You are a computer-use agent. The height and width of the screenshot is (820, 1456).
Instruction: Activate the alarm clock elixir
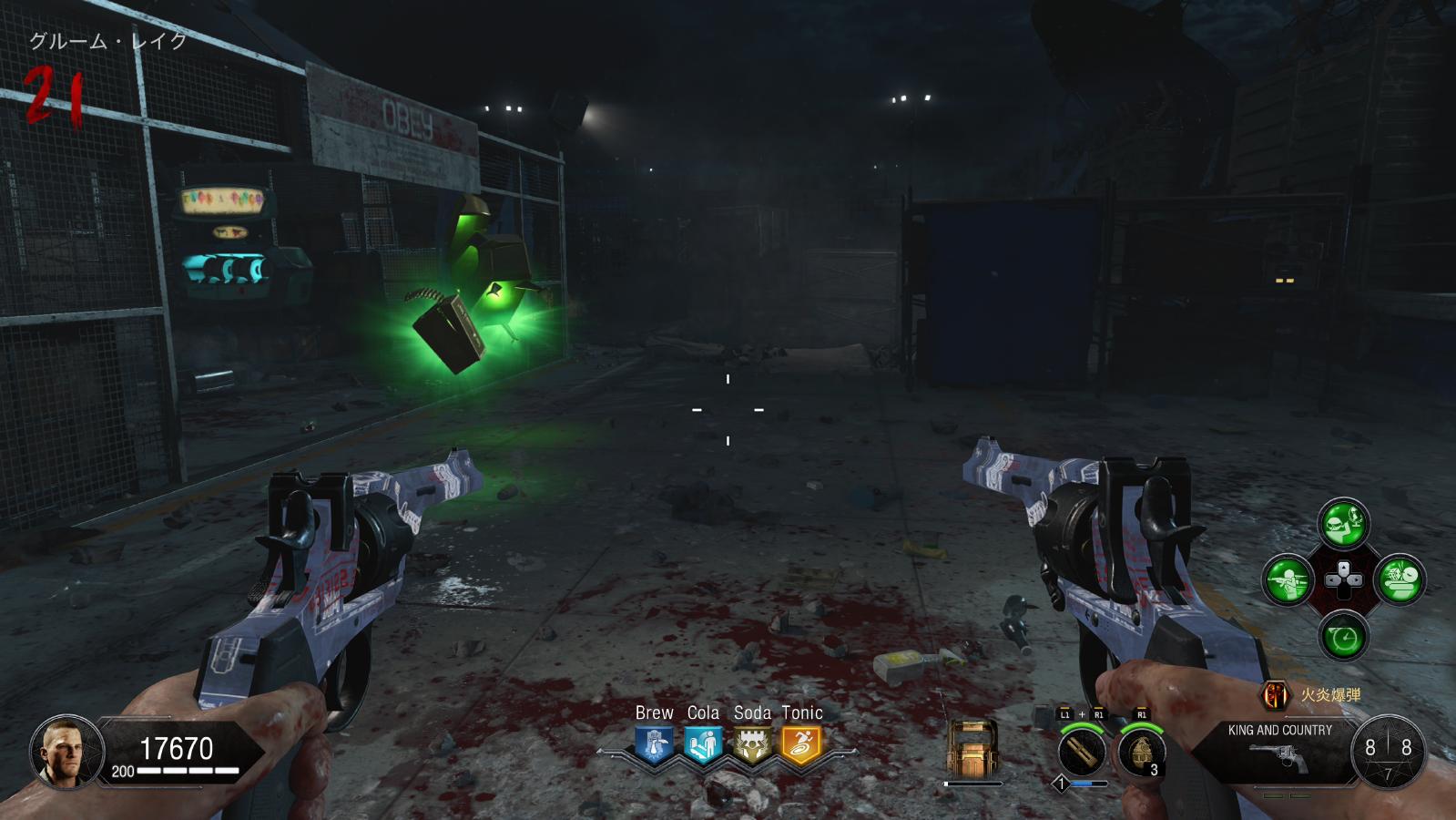pyautogui.click(x=1343, y=636)
